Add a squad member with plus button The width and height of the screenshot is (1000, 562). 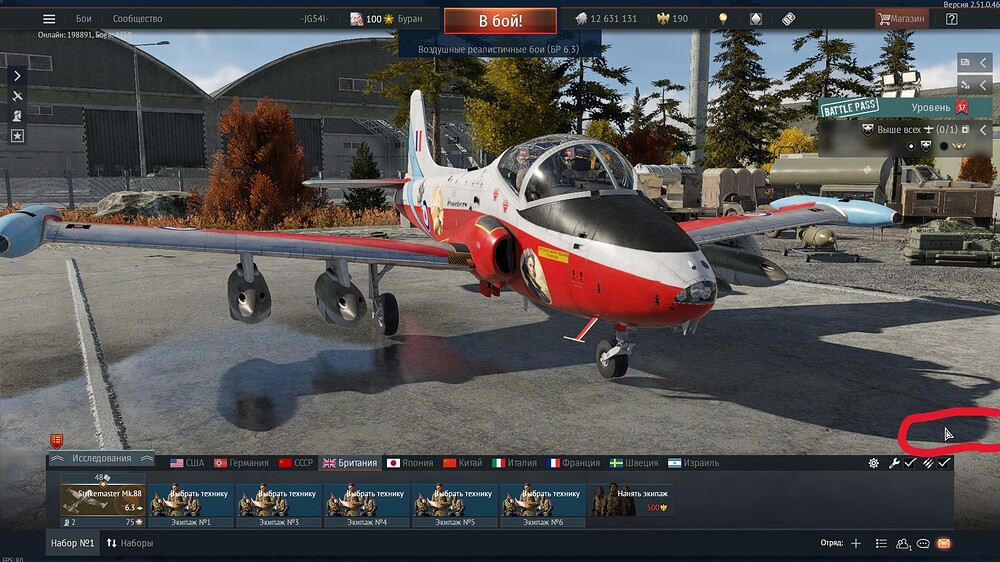855,543
